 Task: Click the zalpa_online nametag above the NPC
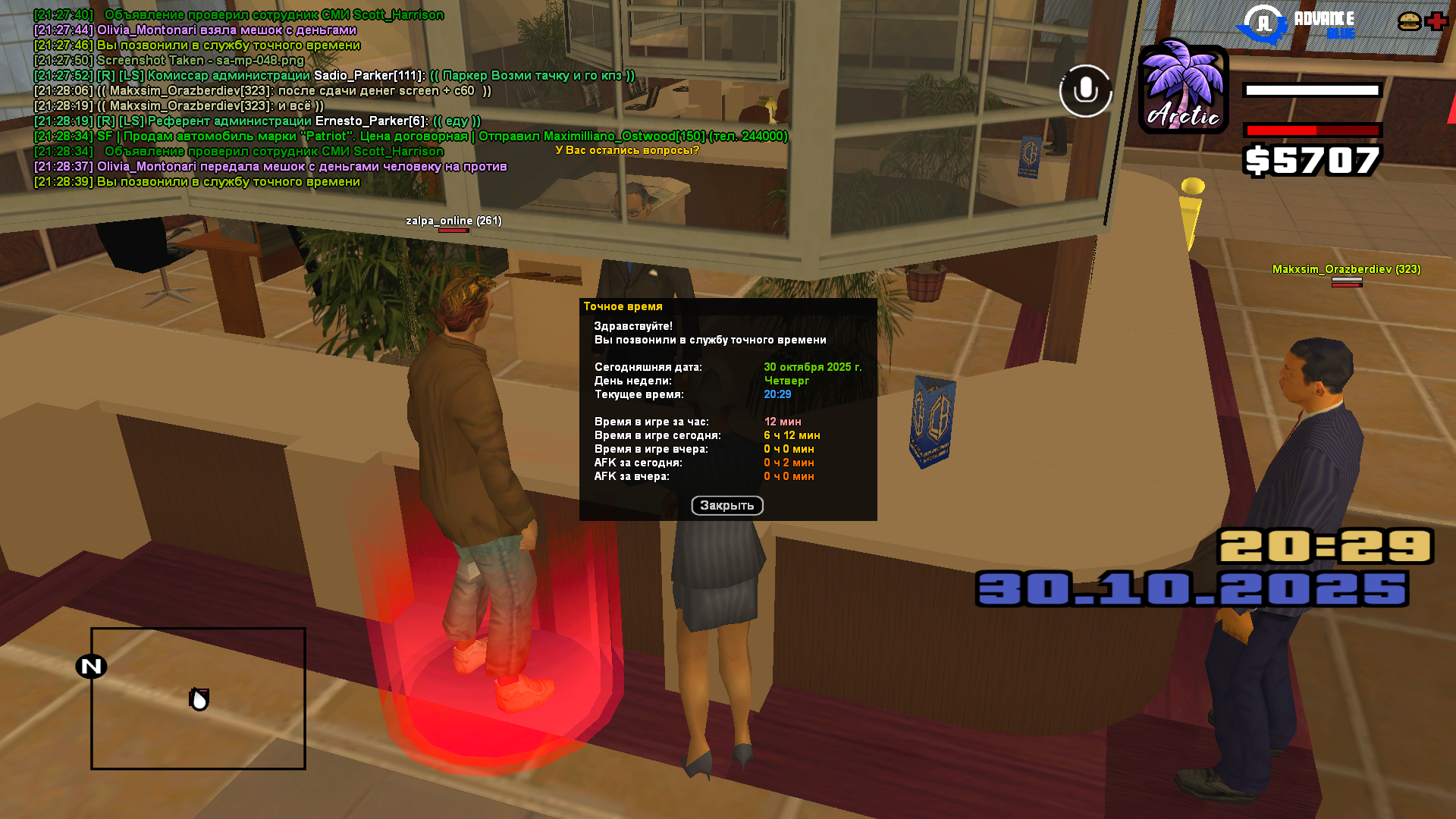(x=453, y=221)
